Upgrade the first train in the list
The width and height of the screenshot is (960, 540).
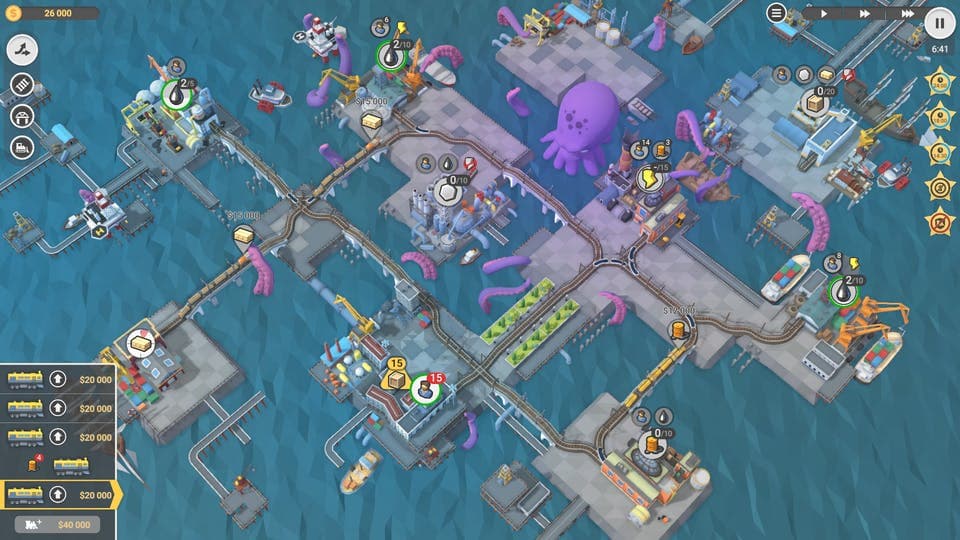click(x=58, y=379)
